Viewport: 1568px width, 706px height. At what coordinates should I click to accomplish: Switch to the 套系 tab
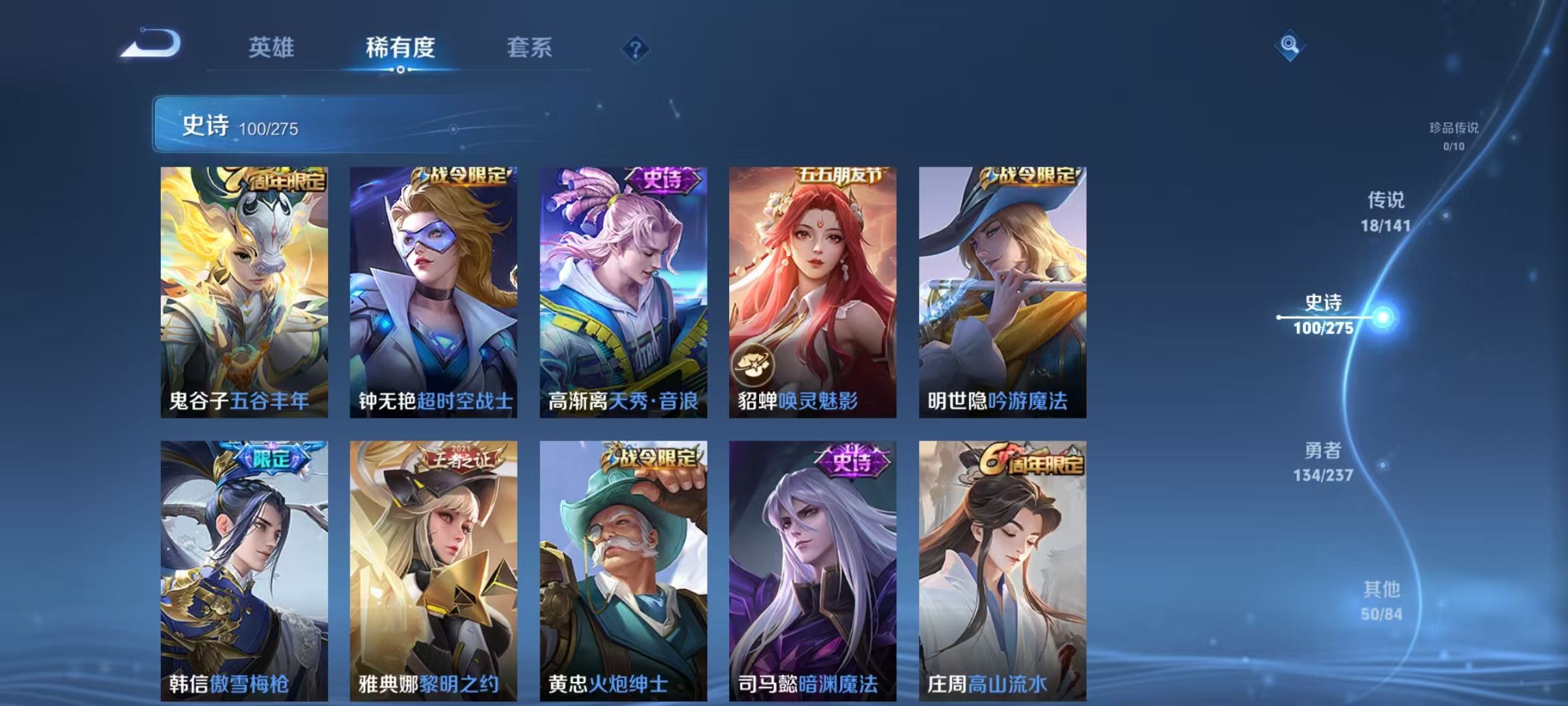click(x=529, y=48)
